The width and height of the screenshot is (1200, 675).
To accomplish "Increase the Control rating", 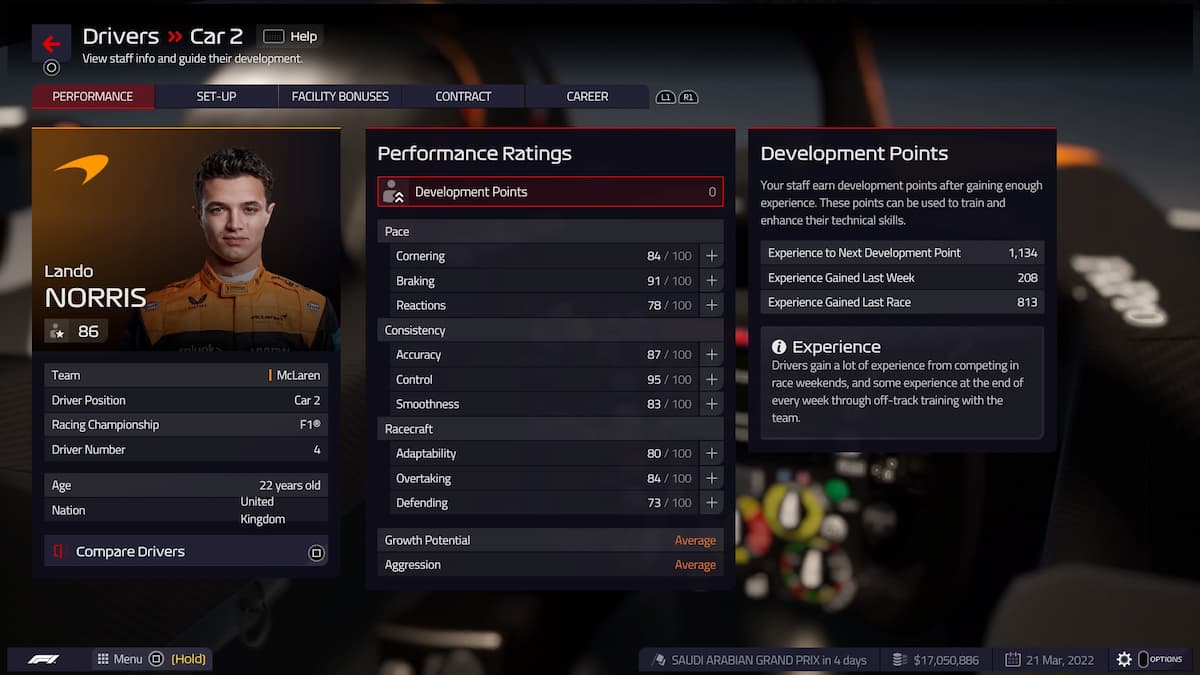I will (712, 380).
